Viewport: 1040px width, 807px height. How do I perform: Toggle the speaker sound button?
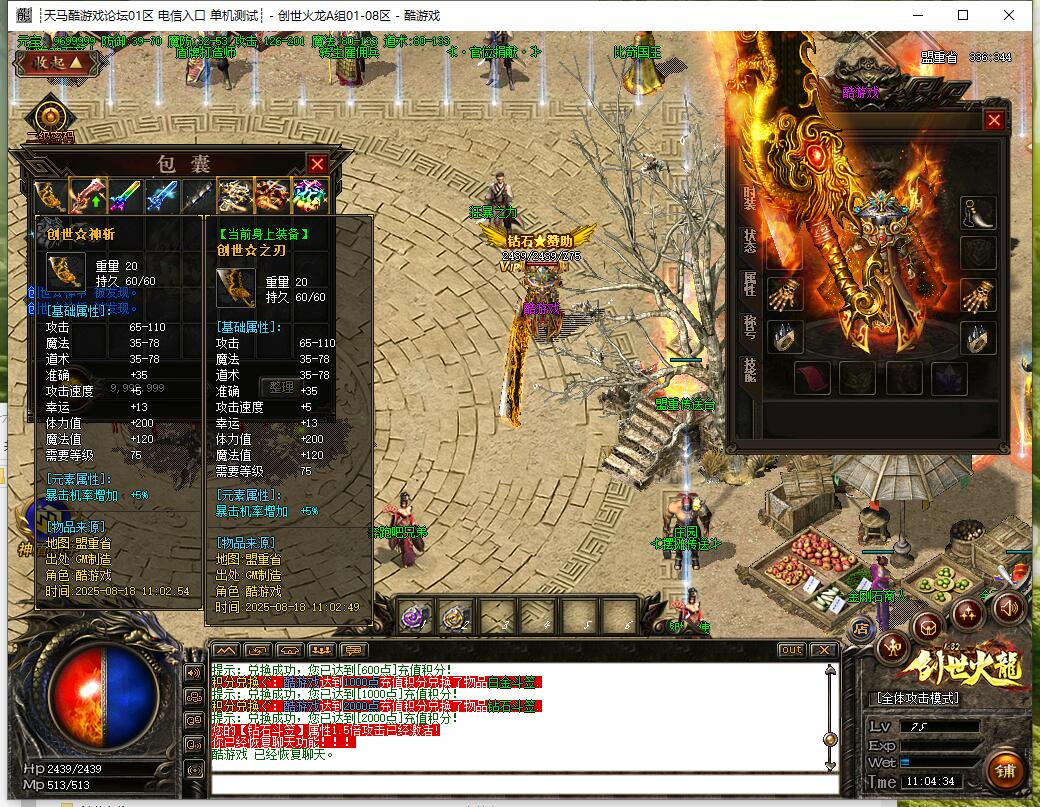(x=1008, y=607)
